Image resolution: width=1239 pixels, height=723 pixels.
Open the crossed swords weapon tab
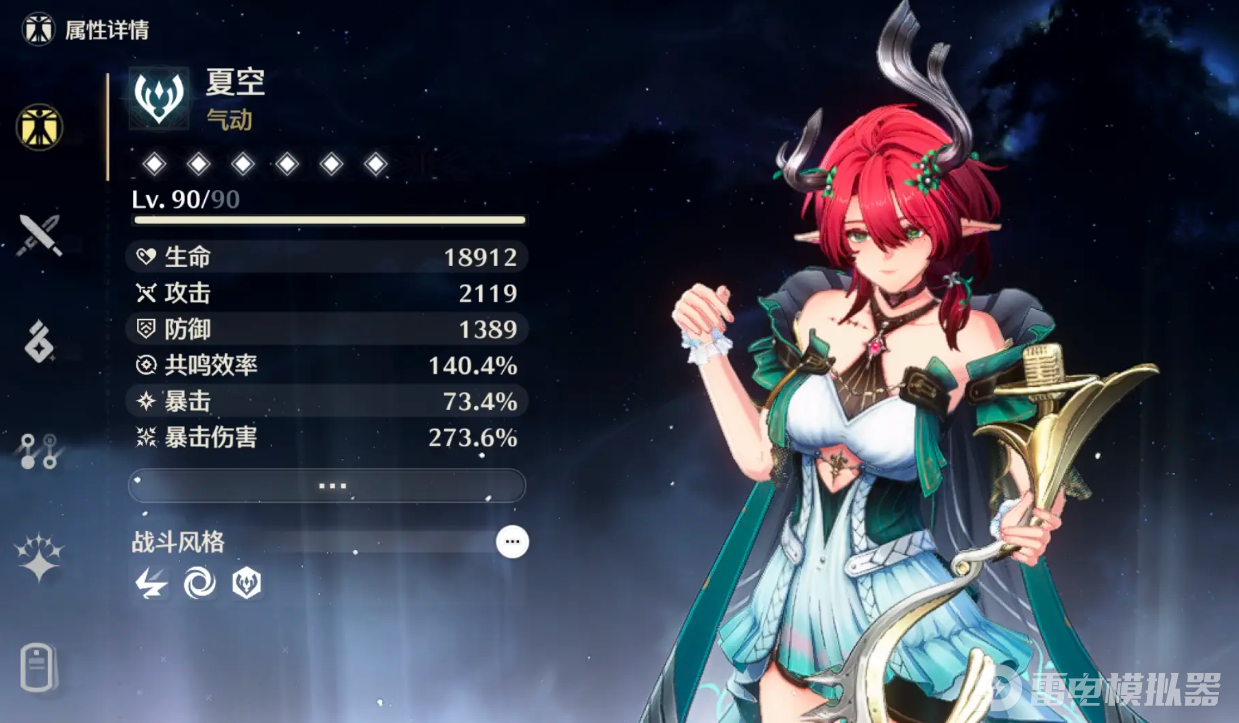point(40,236)
